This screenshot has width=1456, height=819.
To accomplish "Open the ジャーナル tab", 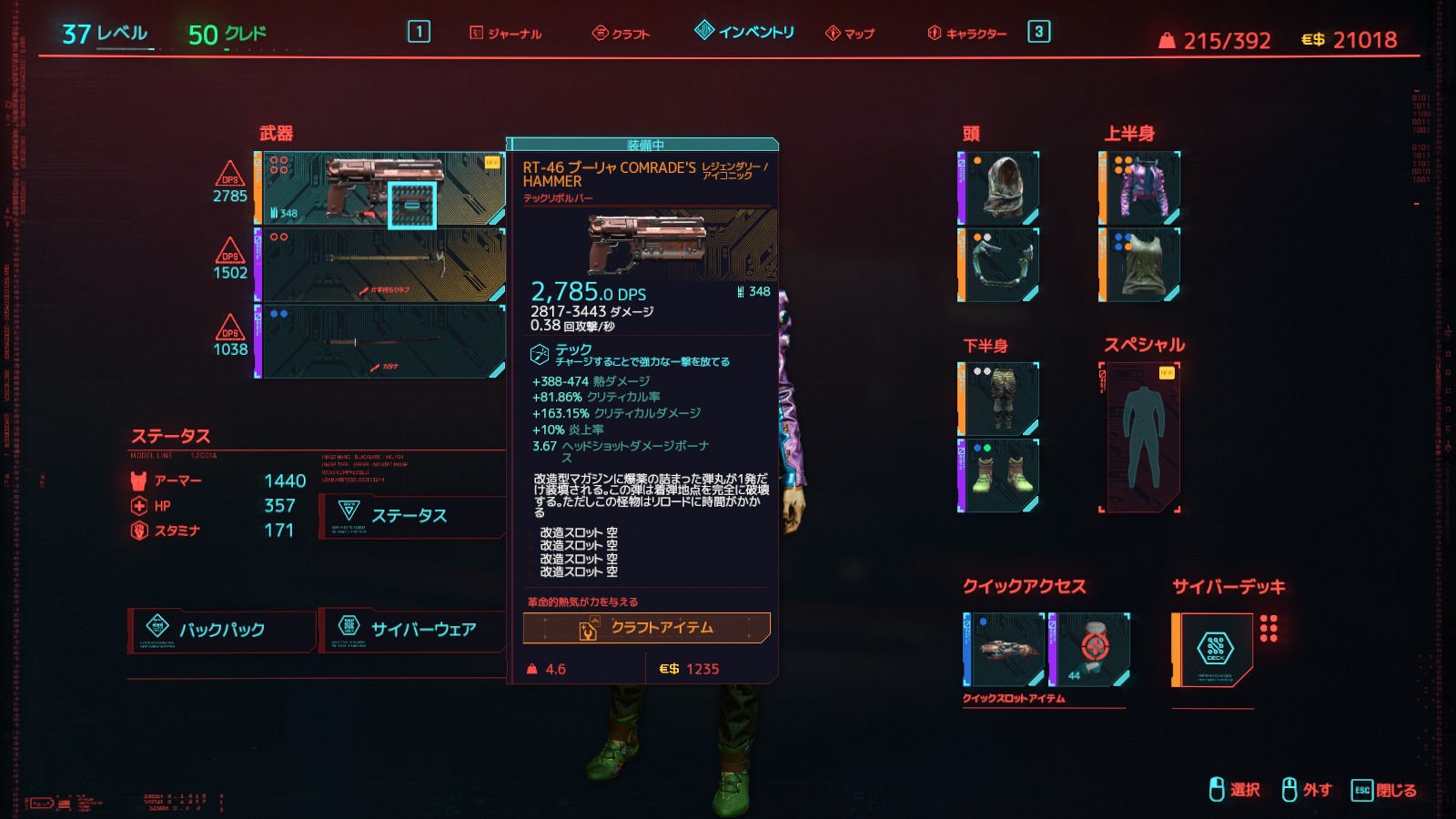I will tap(506, 34).
